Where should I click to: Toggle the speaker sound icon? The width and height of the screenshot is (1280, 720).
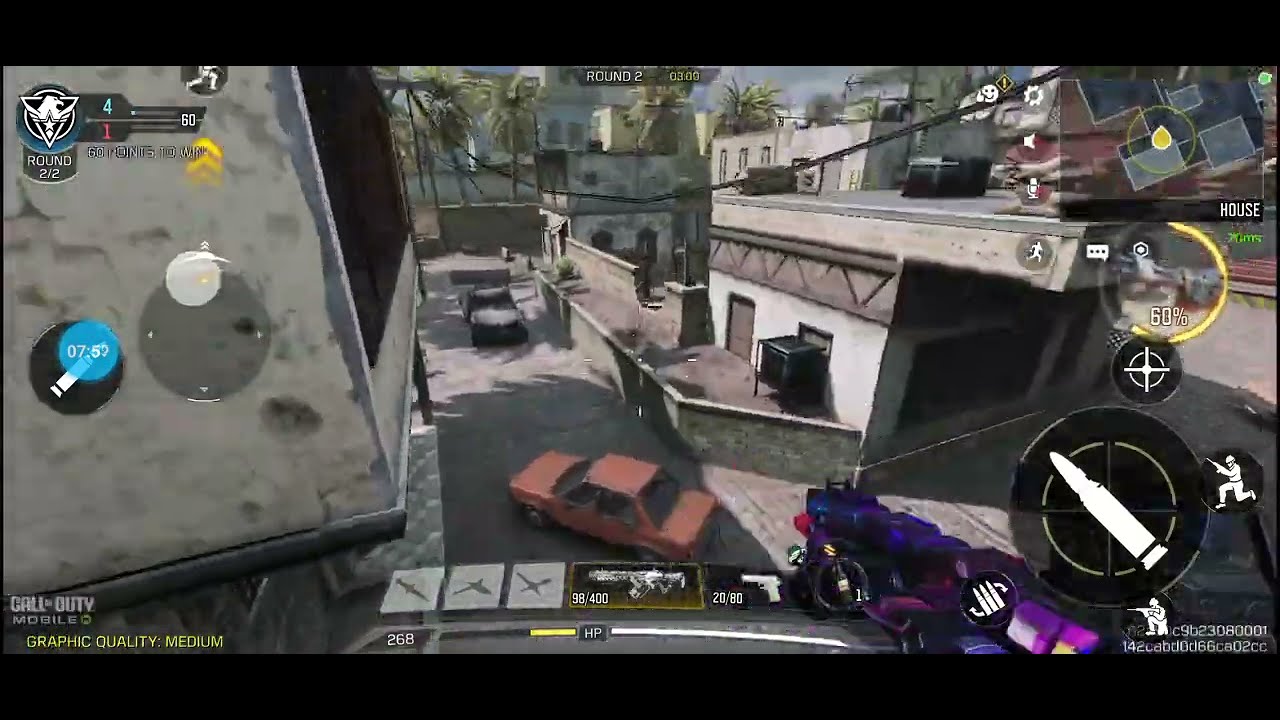[1031, 142]
